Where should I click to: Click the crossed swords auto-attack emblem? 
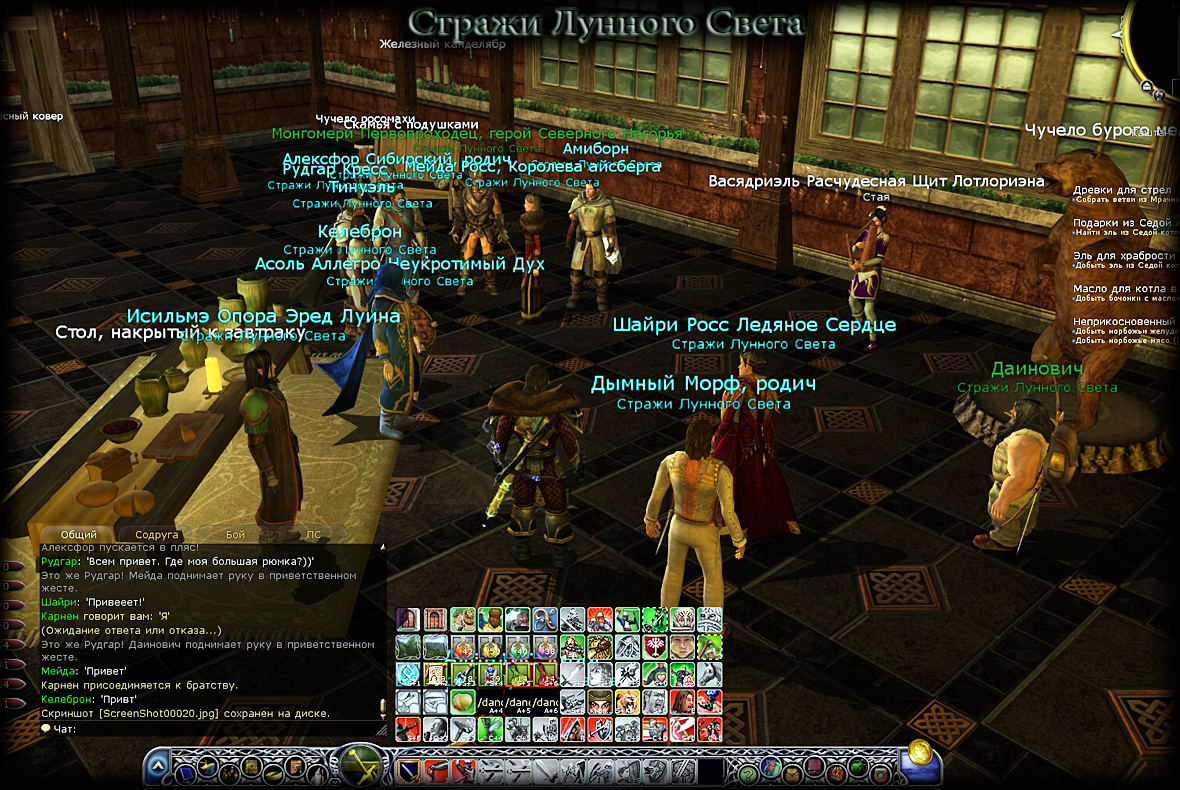tap(360, 767)
